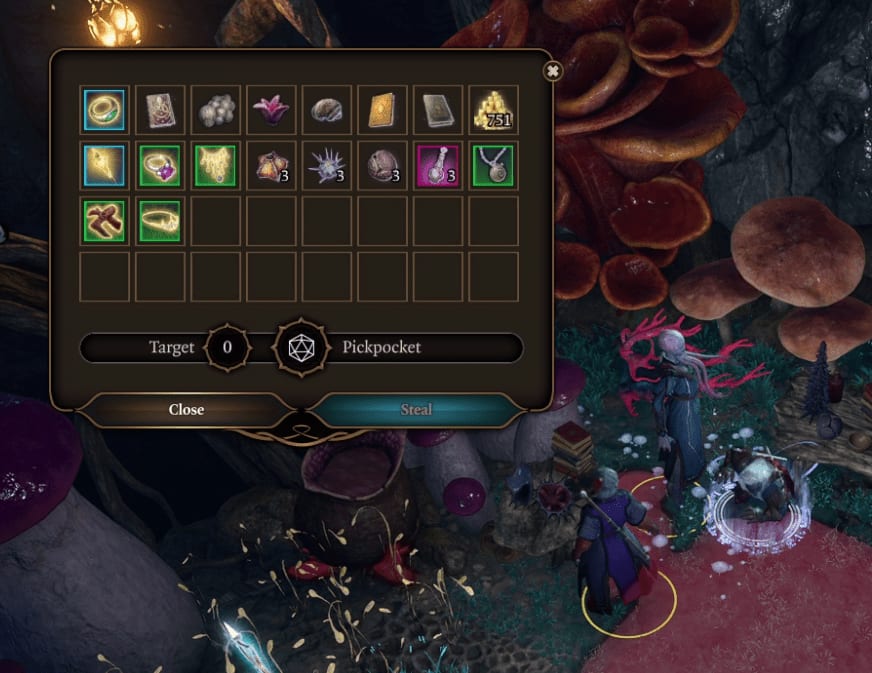Take the gold pile of 751 coins
The width and height of the screenshot is (872, 673).
pos(493,110)
